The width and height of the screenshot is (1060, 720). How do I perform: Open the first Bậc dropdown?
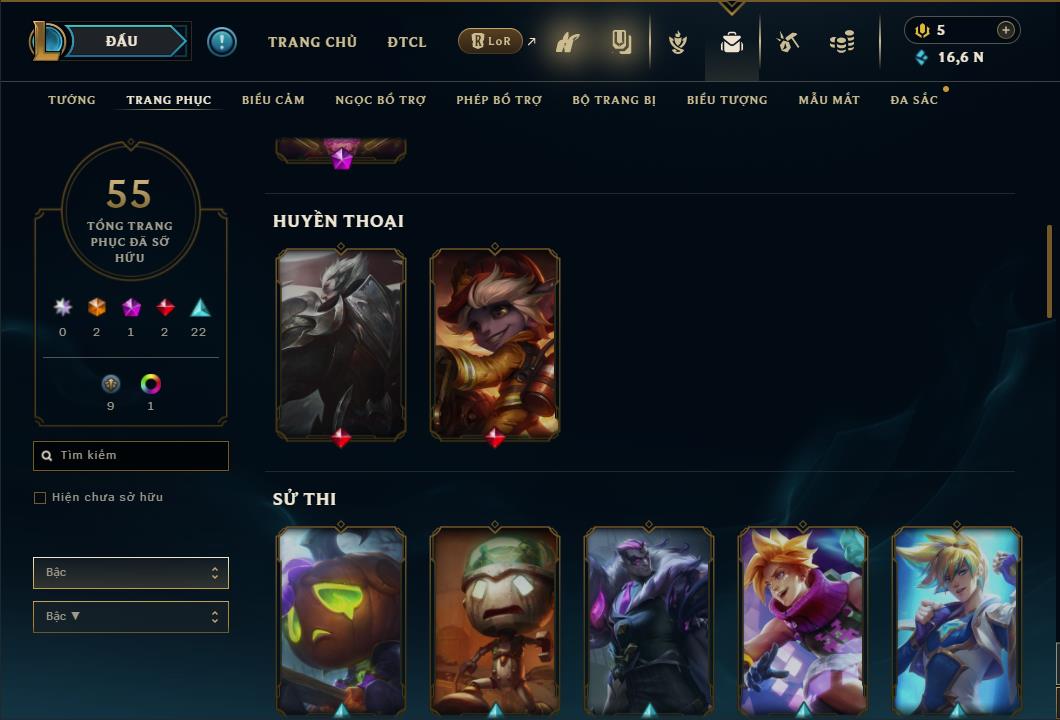coord(131,573)
